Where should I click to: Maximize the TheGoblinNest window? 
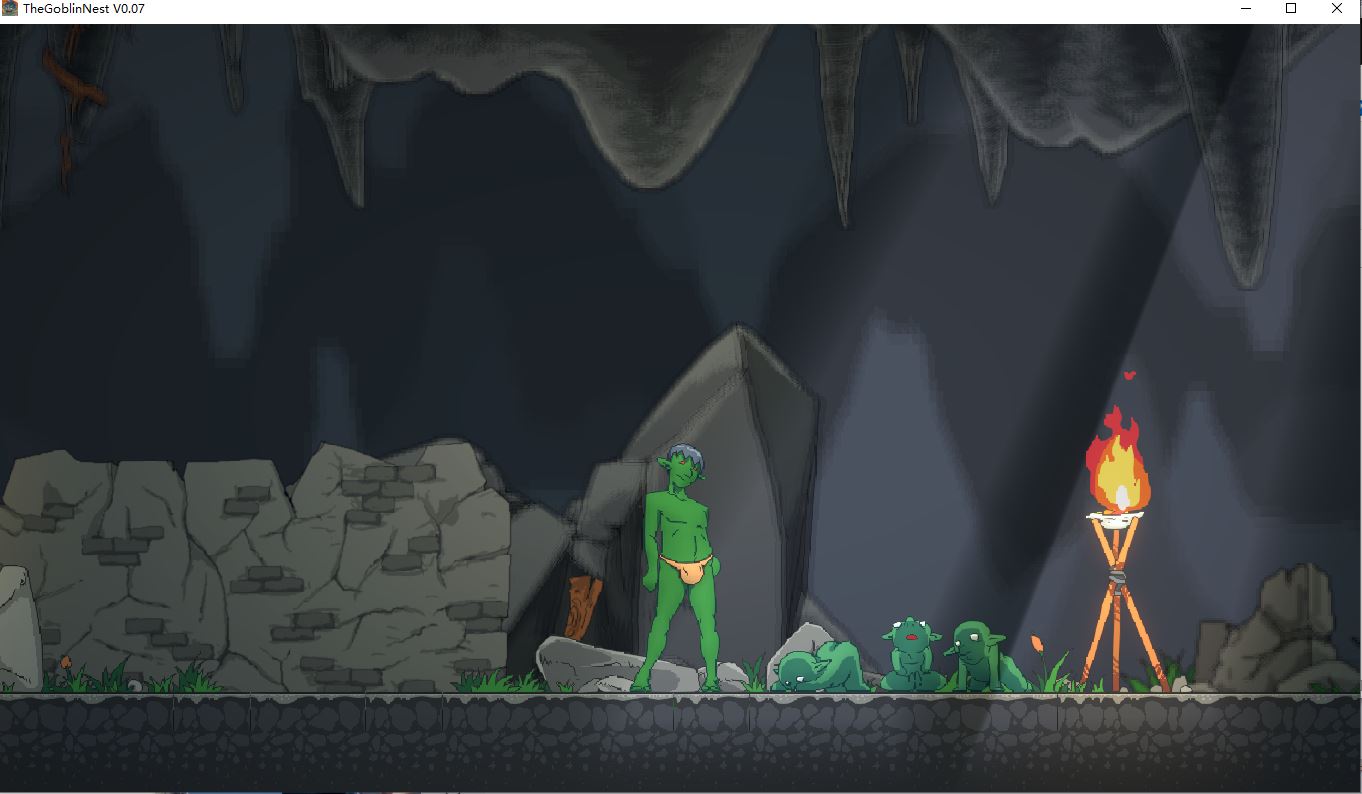click(x=1291, y=9)
